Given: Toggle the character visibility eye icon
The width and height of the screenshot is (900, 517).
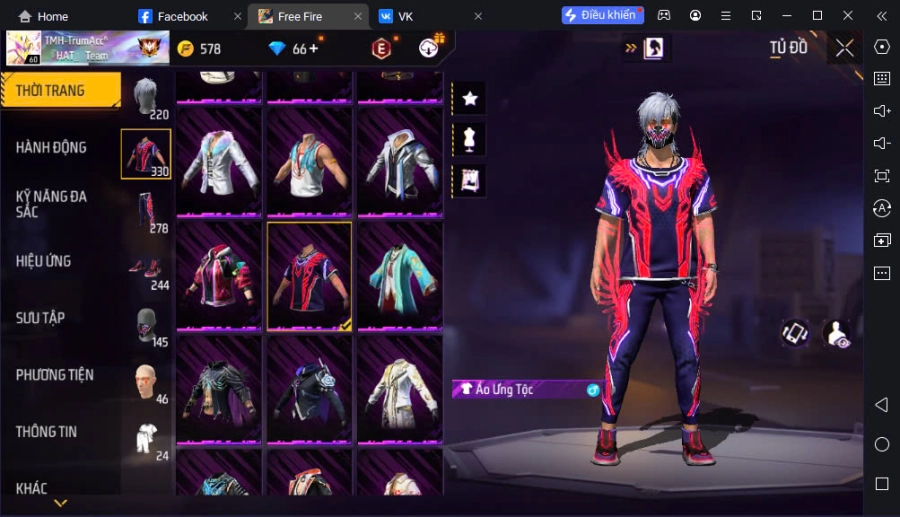Looking at the screenshot, I should (837, 334).
